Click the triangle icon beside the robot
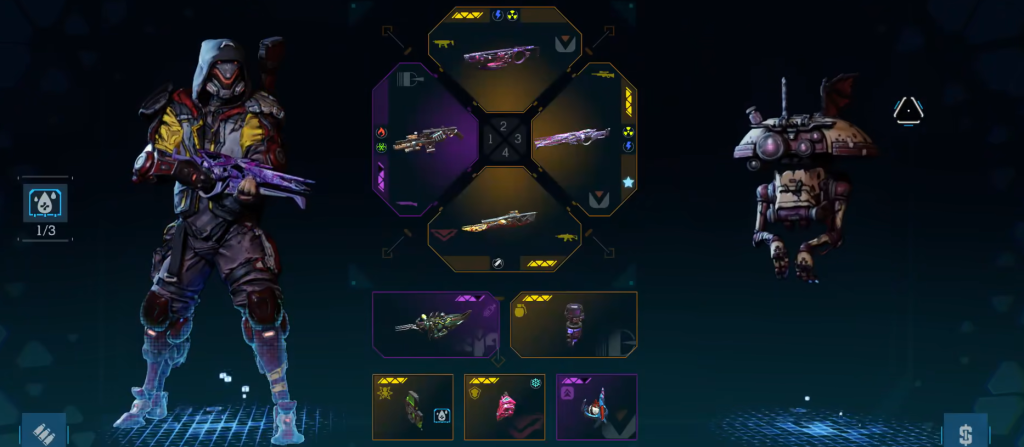1024x447 pixels. tap(907, 110)
